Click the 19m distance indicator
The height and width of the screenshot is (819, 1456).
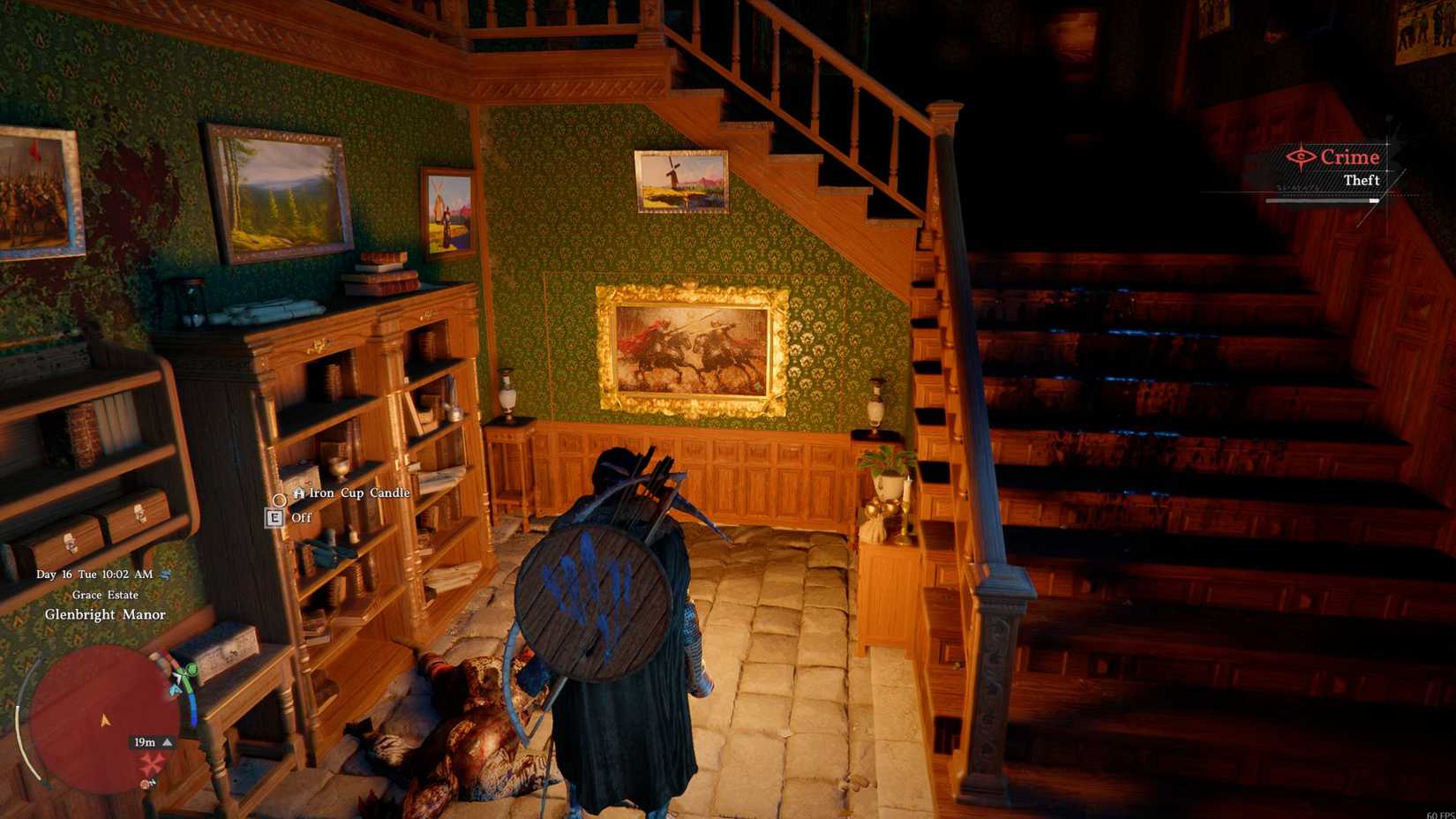(x=144, y=741)
